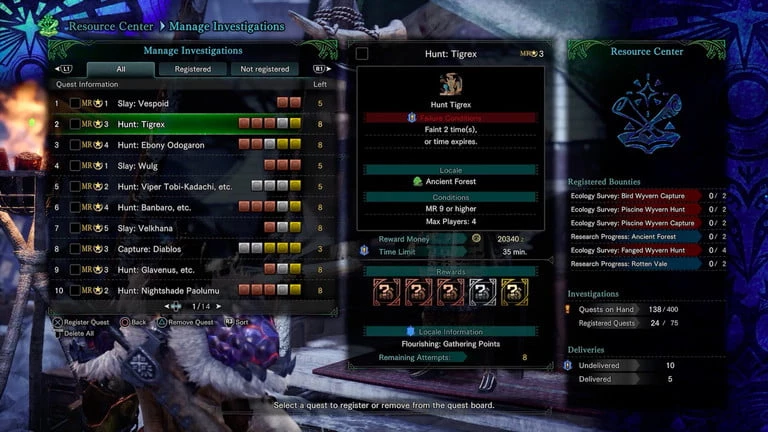768x432 pixels.
Task: Select the Hunt: Tigrex investigation row
Action: (180, 124)
